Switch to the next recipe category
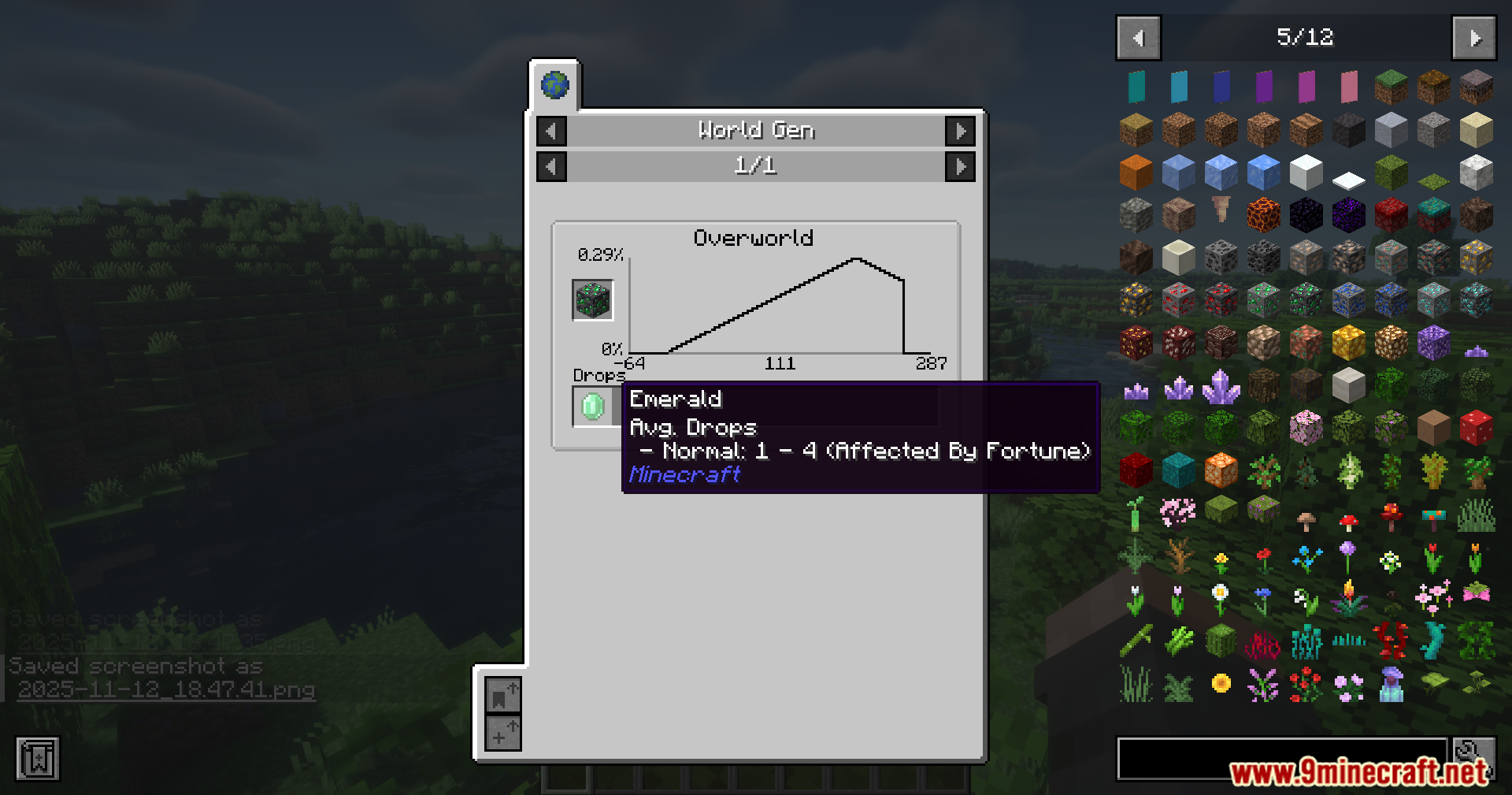Image resolution: width=1512 pixels, height=795 pixels. click(960, 131)
